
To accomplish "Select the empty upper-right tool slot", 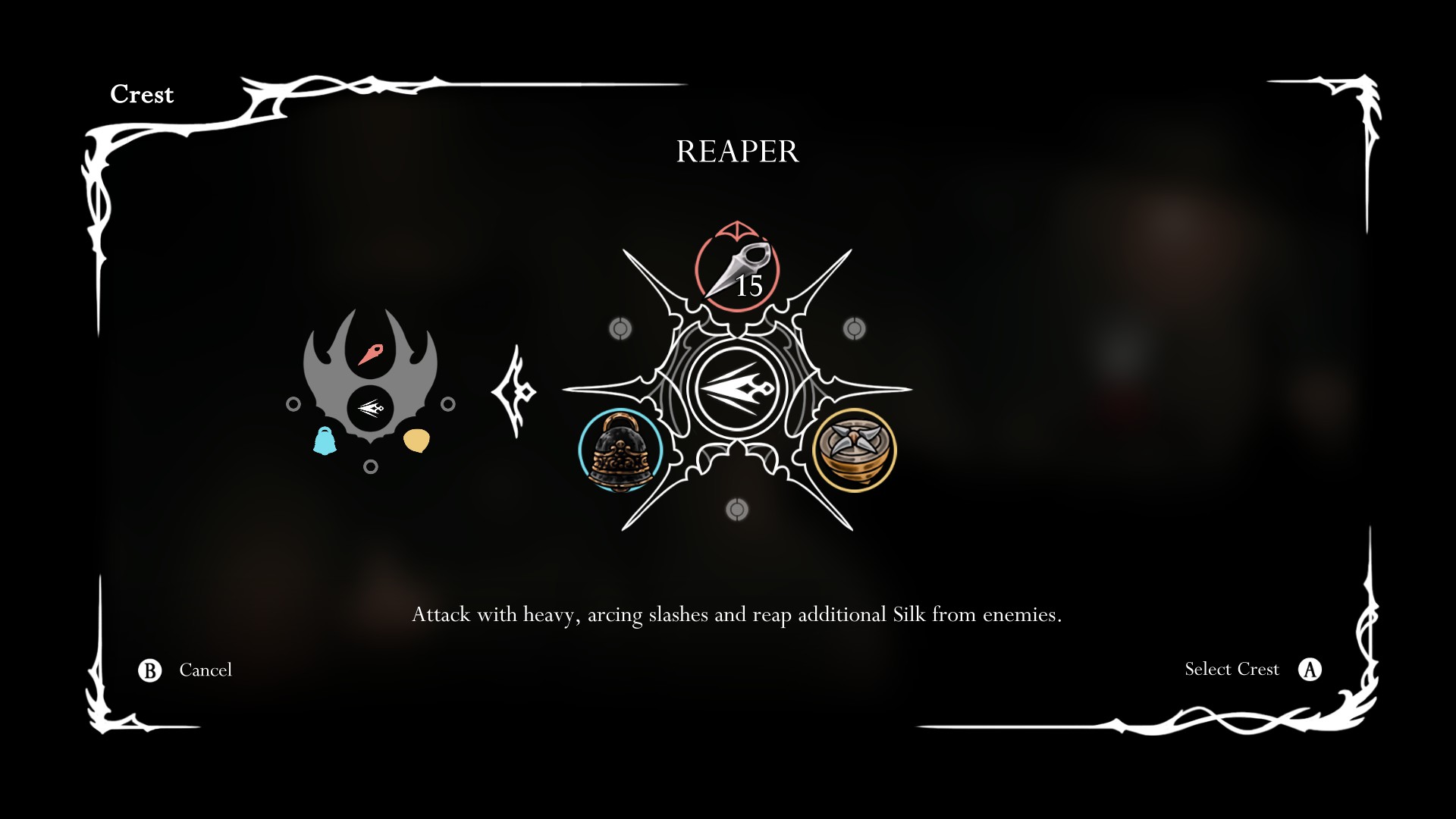I will pyautogui.click(x=855, y=328).
